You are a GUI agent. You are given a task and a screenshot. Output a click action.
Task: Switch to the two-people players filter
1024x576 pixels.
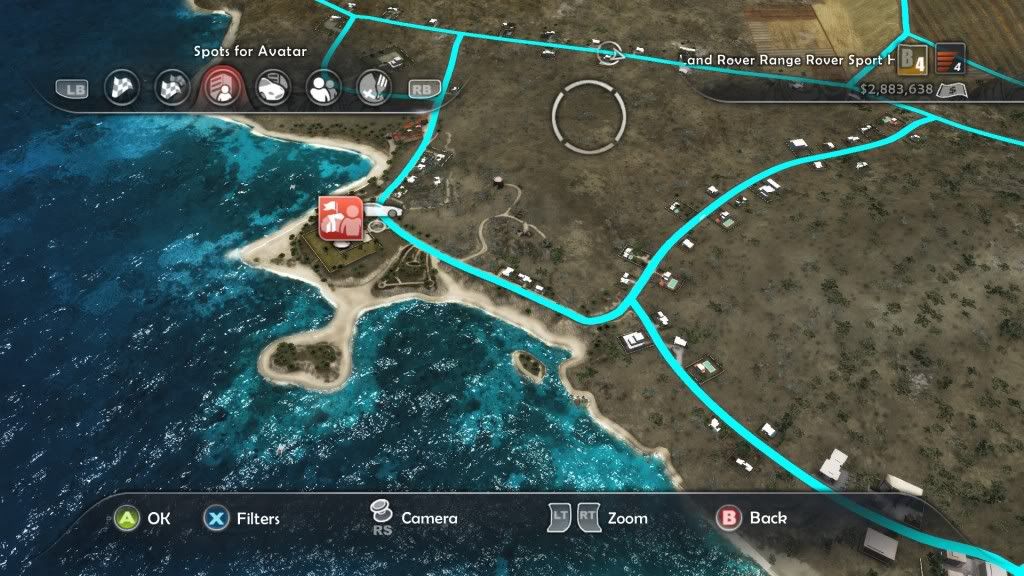323,88
